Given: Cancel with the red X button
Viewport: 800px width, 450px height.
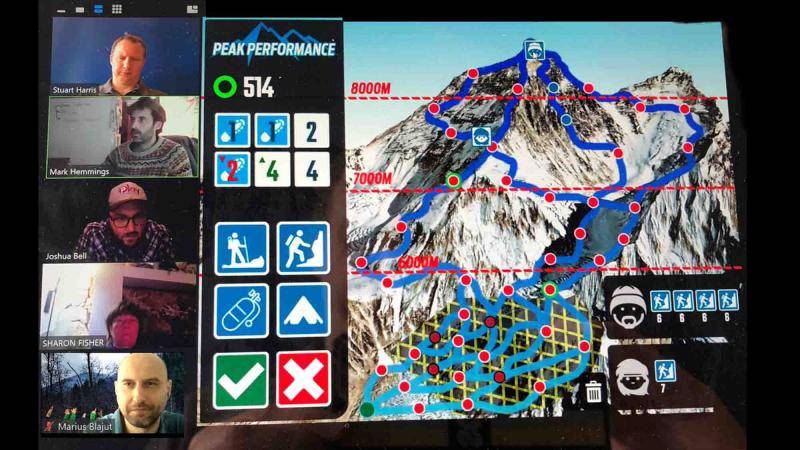Looking at the screenshot, I should [x=303, y=379].
